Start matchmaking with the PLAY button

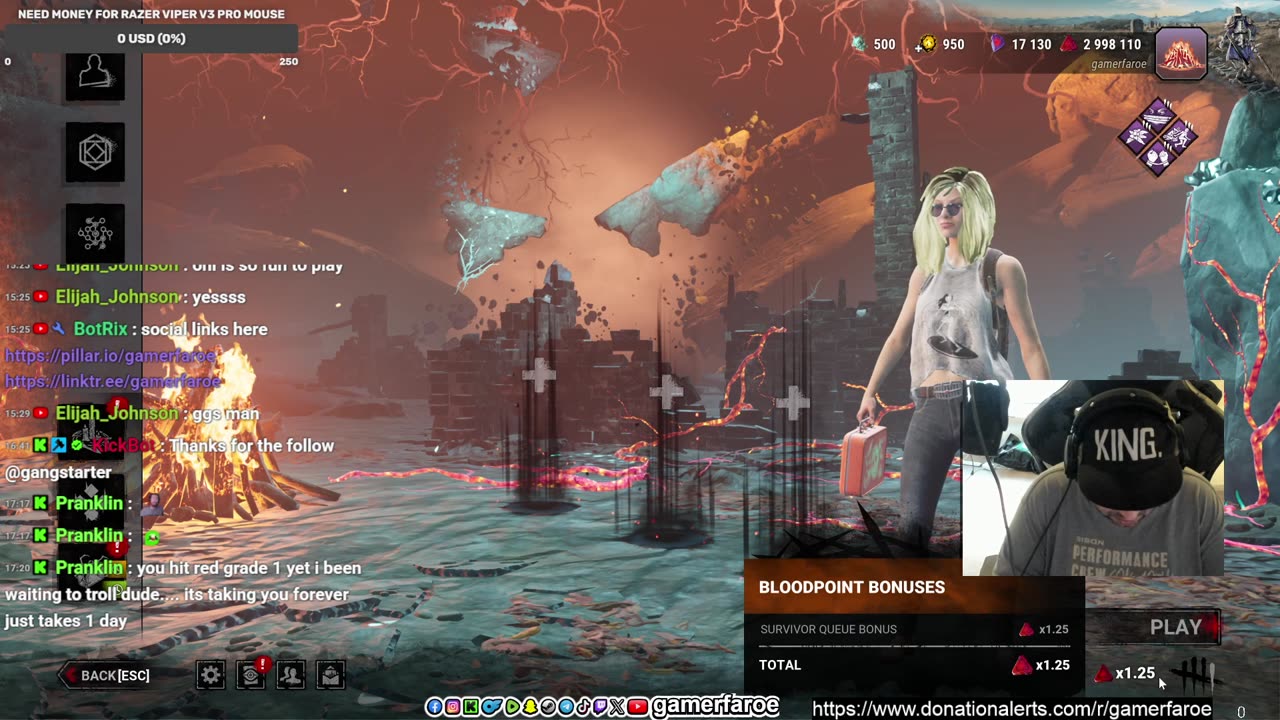[1175, 627]
